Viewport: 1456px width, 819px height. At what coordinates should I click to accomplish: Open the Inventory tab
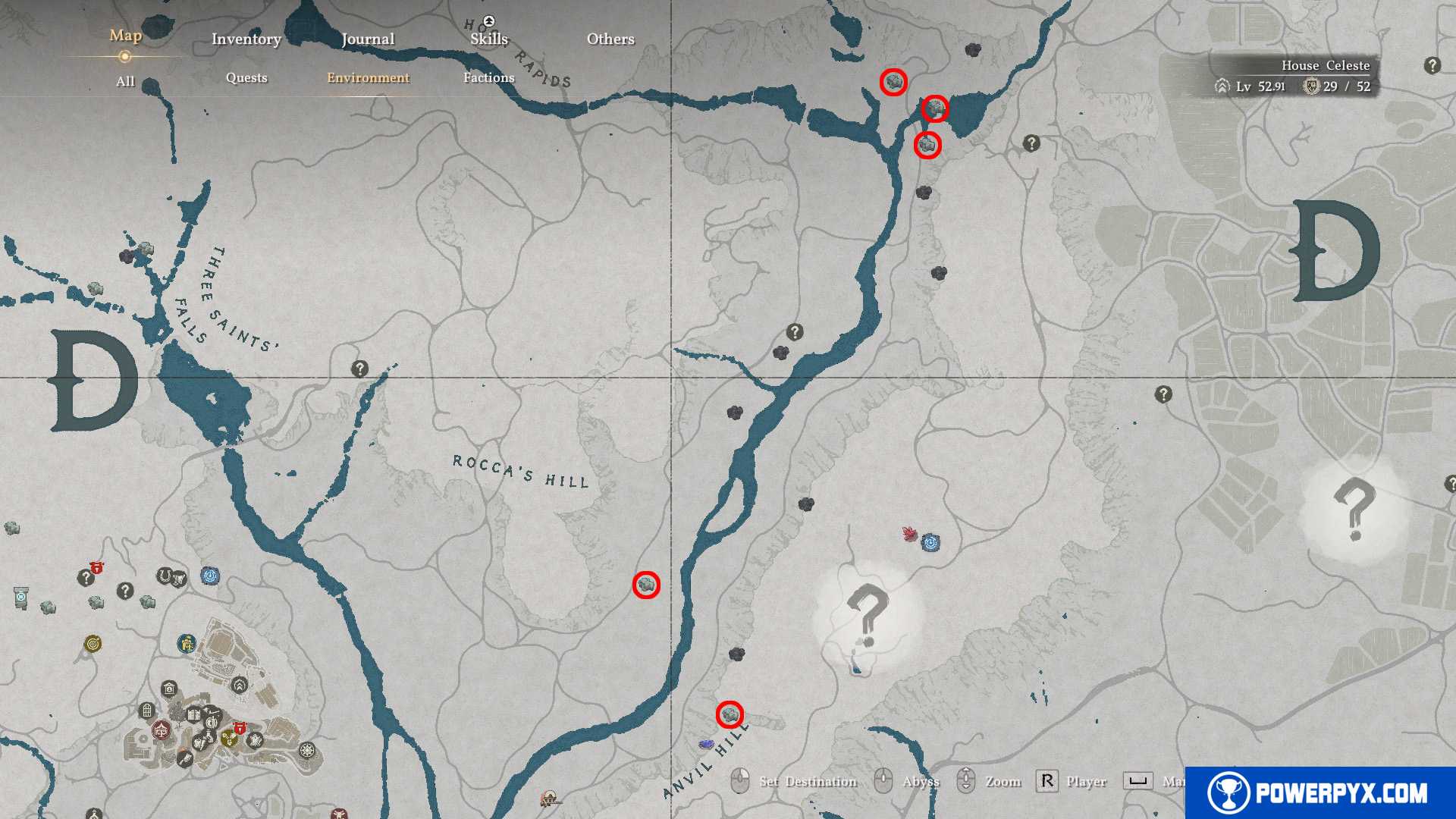click(x=246, y=39)
